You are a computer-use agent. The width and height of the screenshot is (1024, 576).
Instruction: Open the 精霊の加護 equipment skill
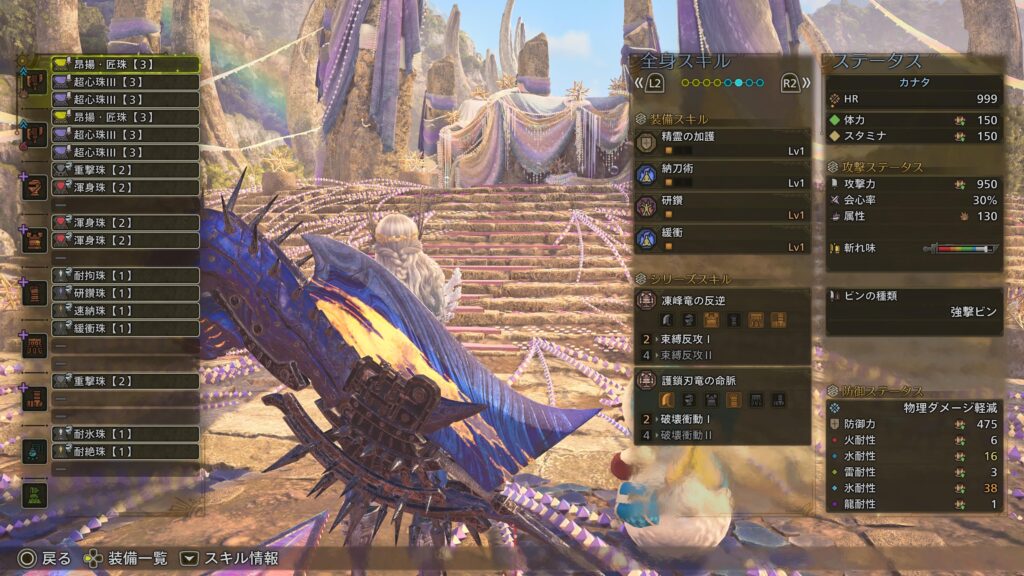coord(722,145)
